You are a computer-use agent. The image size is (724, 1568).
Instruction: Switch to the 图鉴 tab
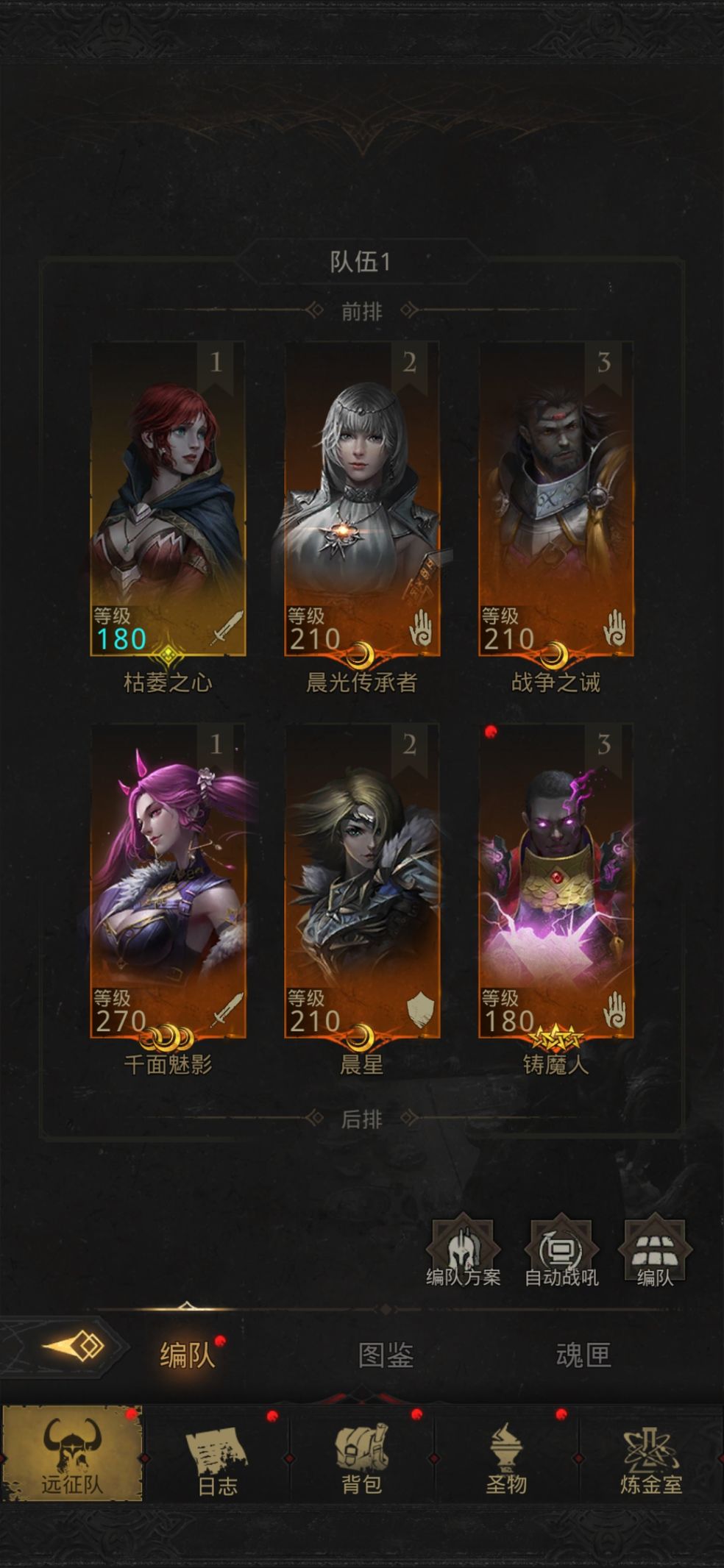[386, 1355]
